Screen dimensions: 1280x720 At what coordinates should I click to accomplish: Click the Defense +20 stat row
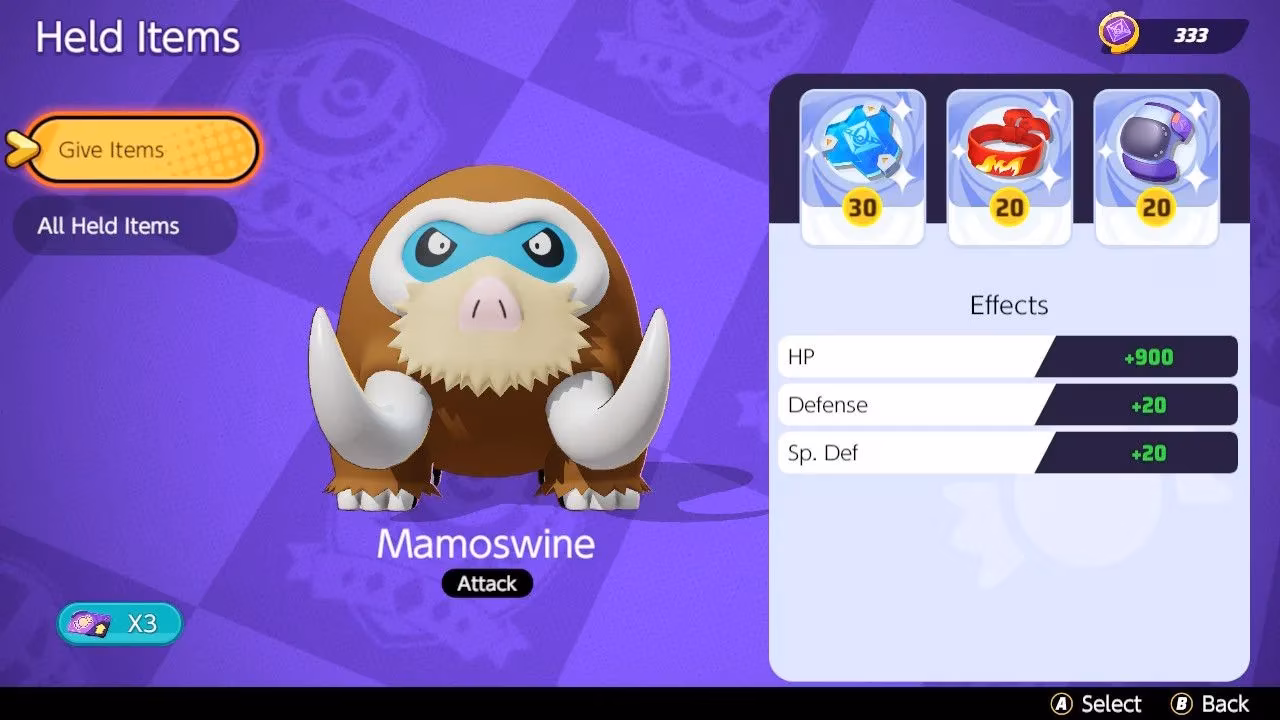[1007, 404]
